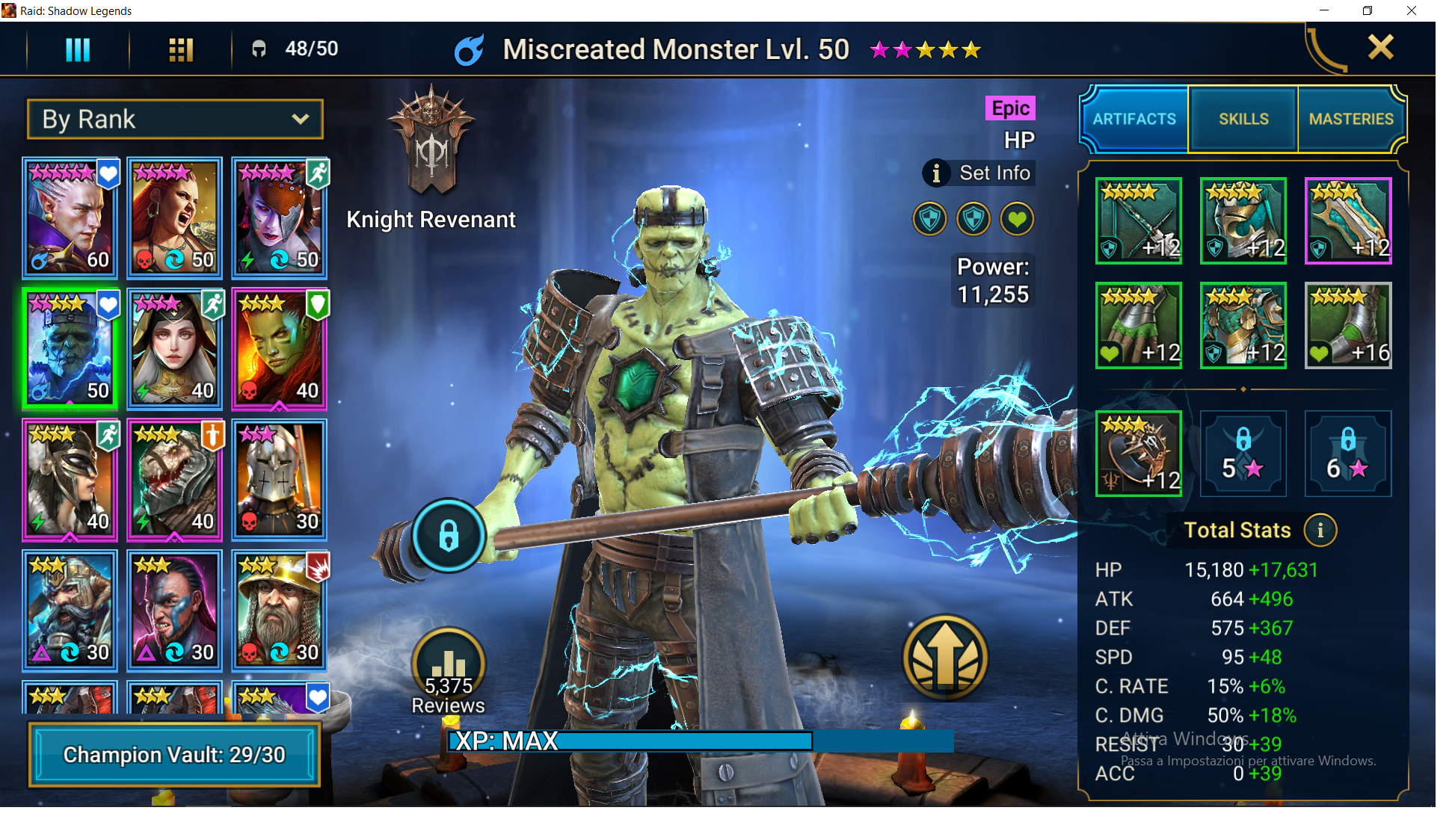The height and width of the screenshot is (840, 1455).
Task: Switch to the Skills tab
Action: [1243, 120]
